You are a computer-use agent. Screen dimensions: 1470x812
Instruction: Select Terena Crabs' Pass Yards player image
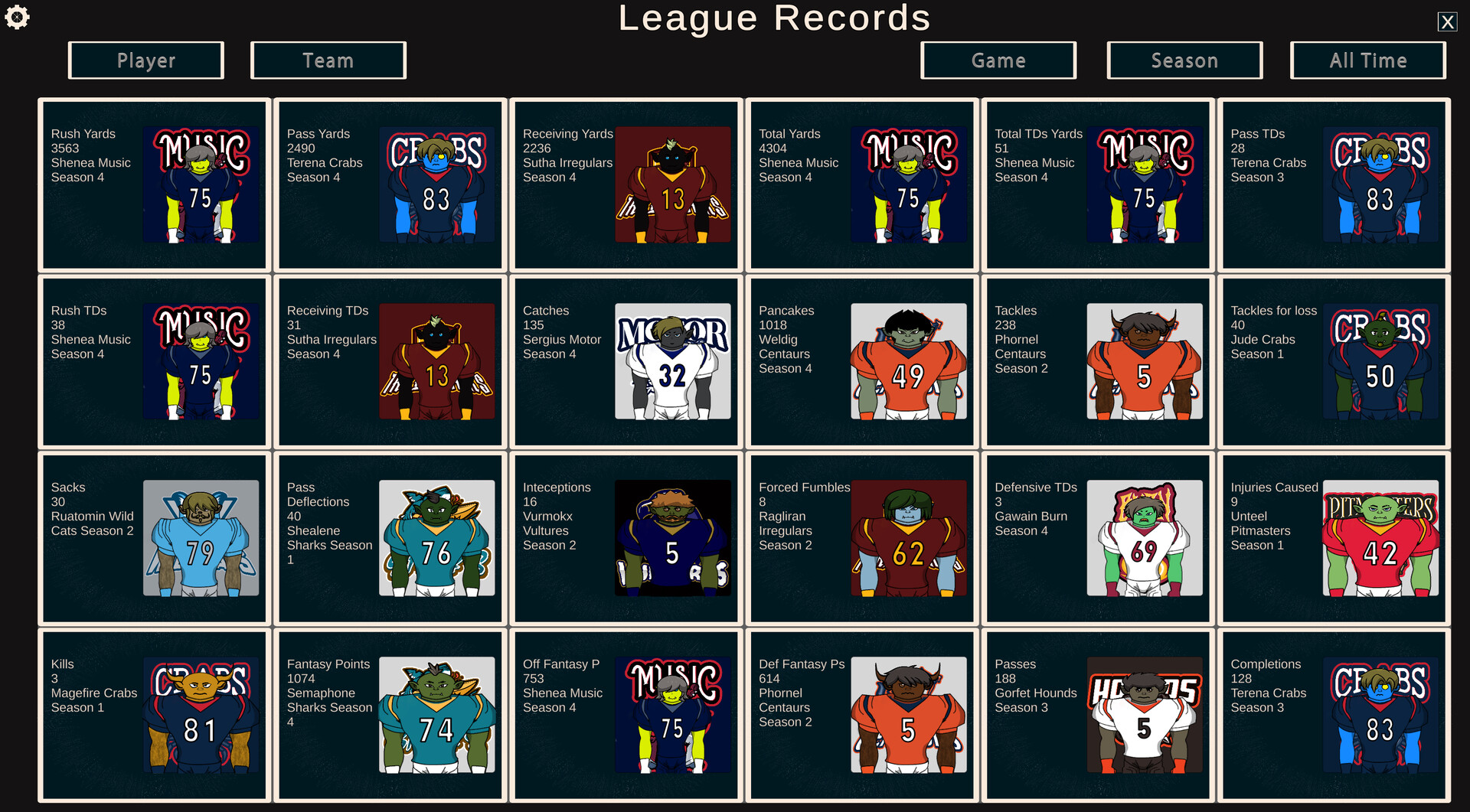click(x=437, y=184)
